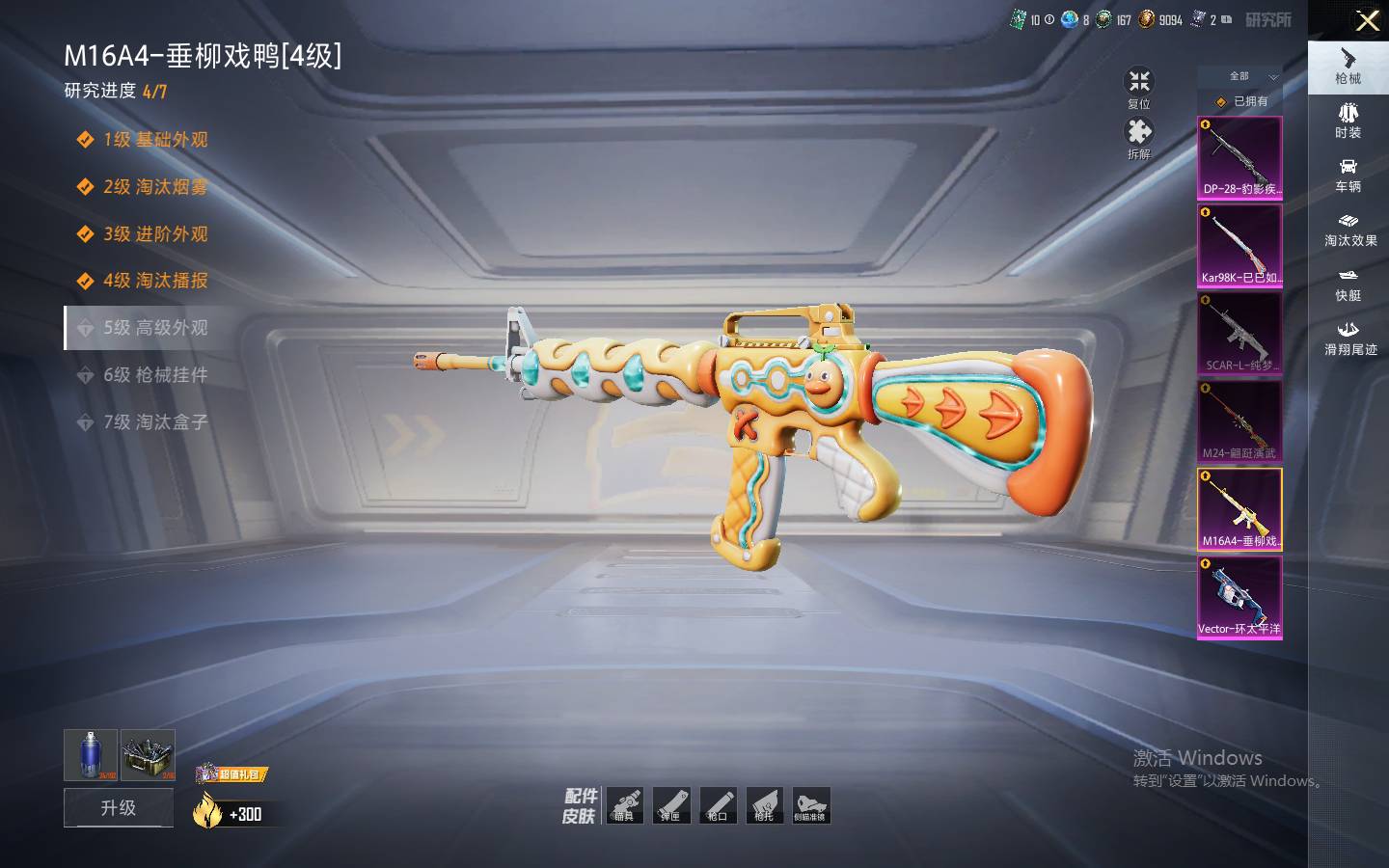1389x868 pixels.
Task: View the level 6 枪械挂件 stage
Action: click(x=155, y=375)
